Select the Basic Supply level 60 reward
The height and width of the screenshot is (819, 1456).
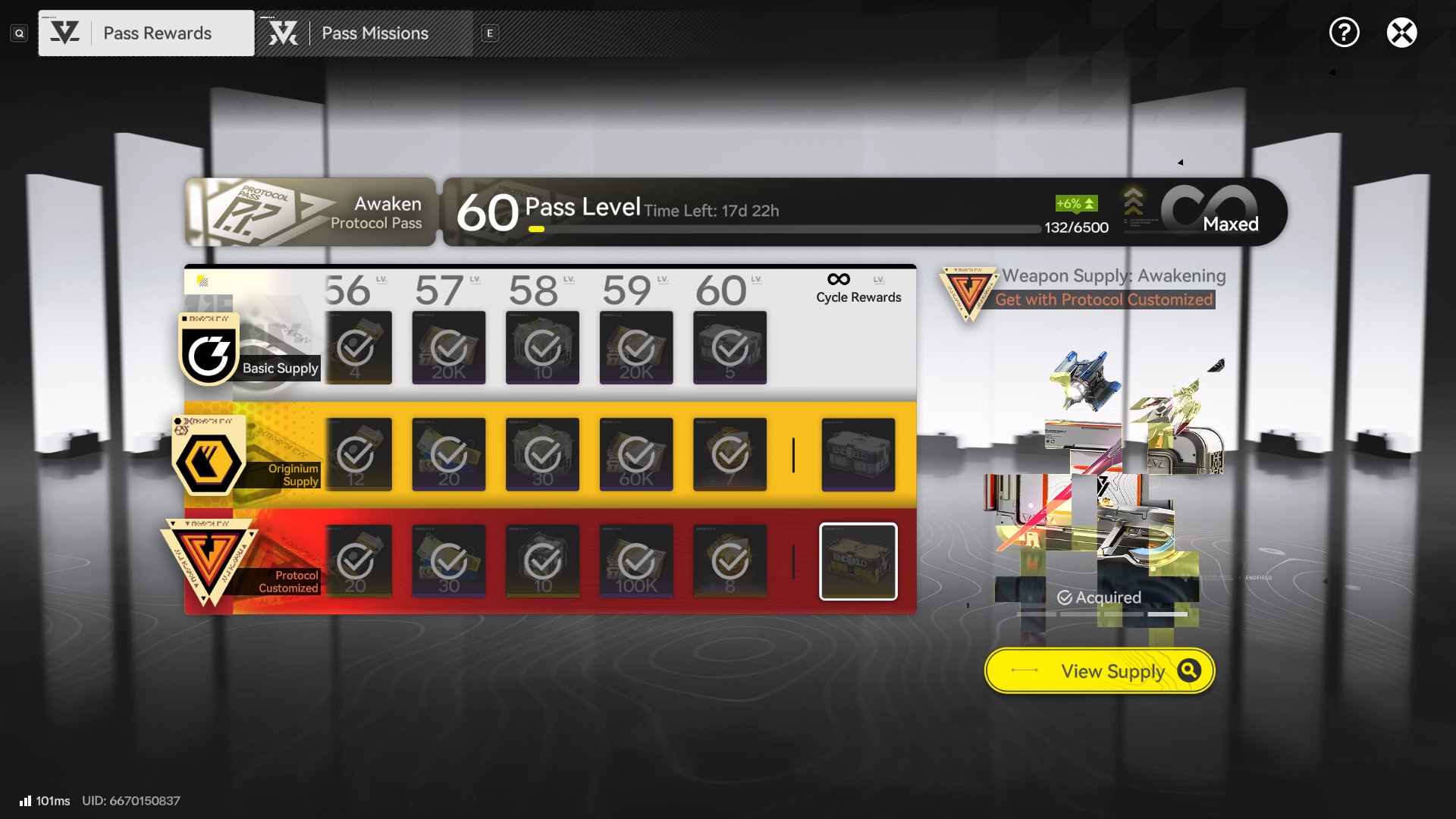730,348
